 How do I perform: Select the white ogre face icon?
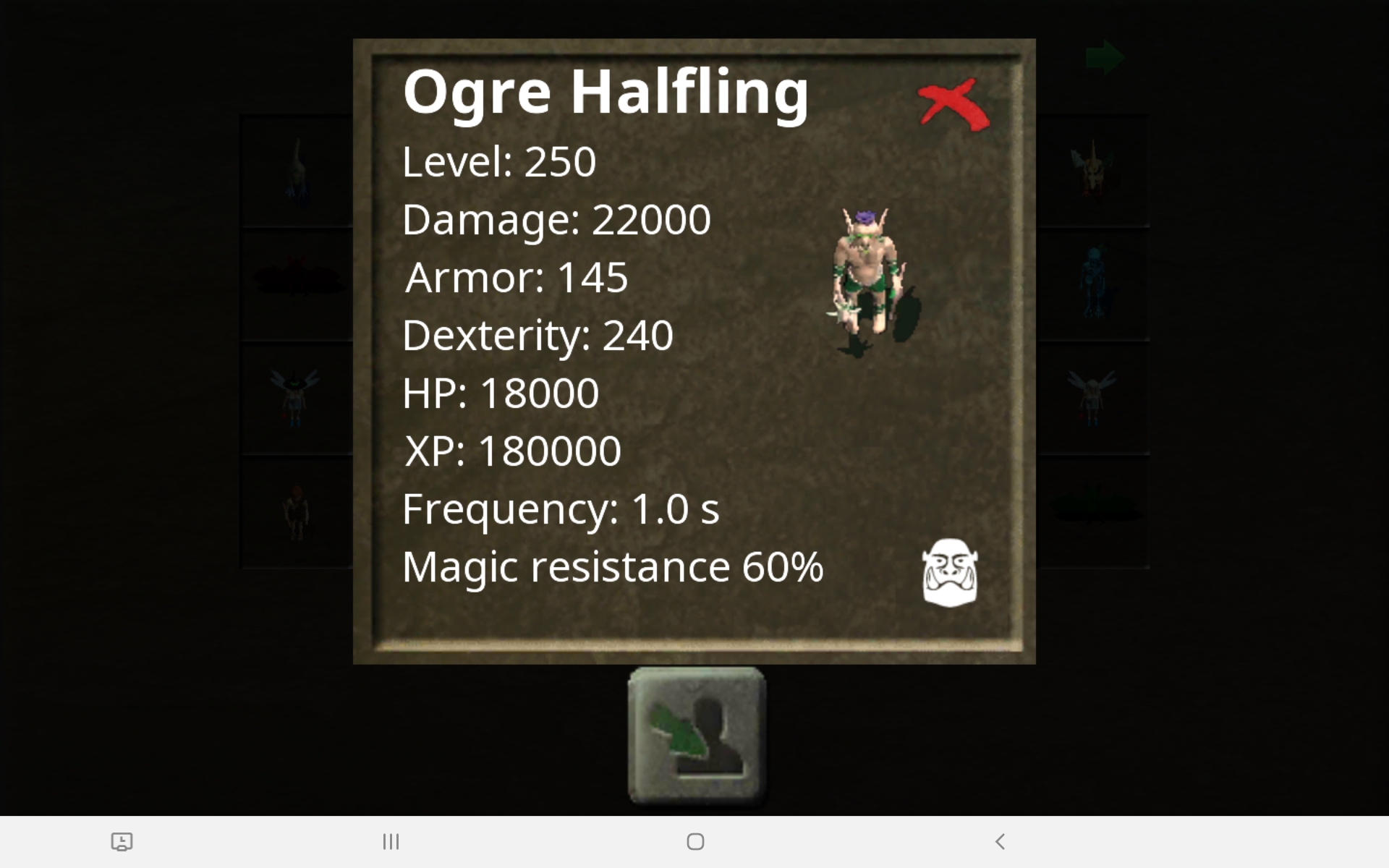click(x=950, y=571)
